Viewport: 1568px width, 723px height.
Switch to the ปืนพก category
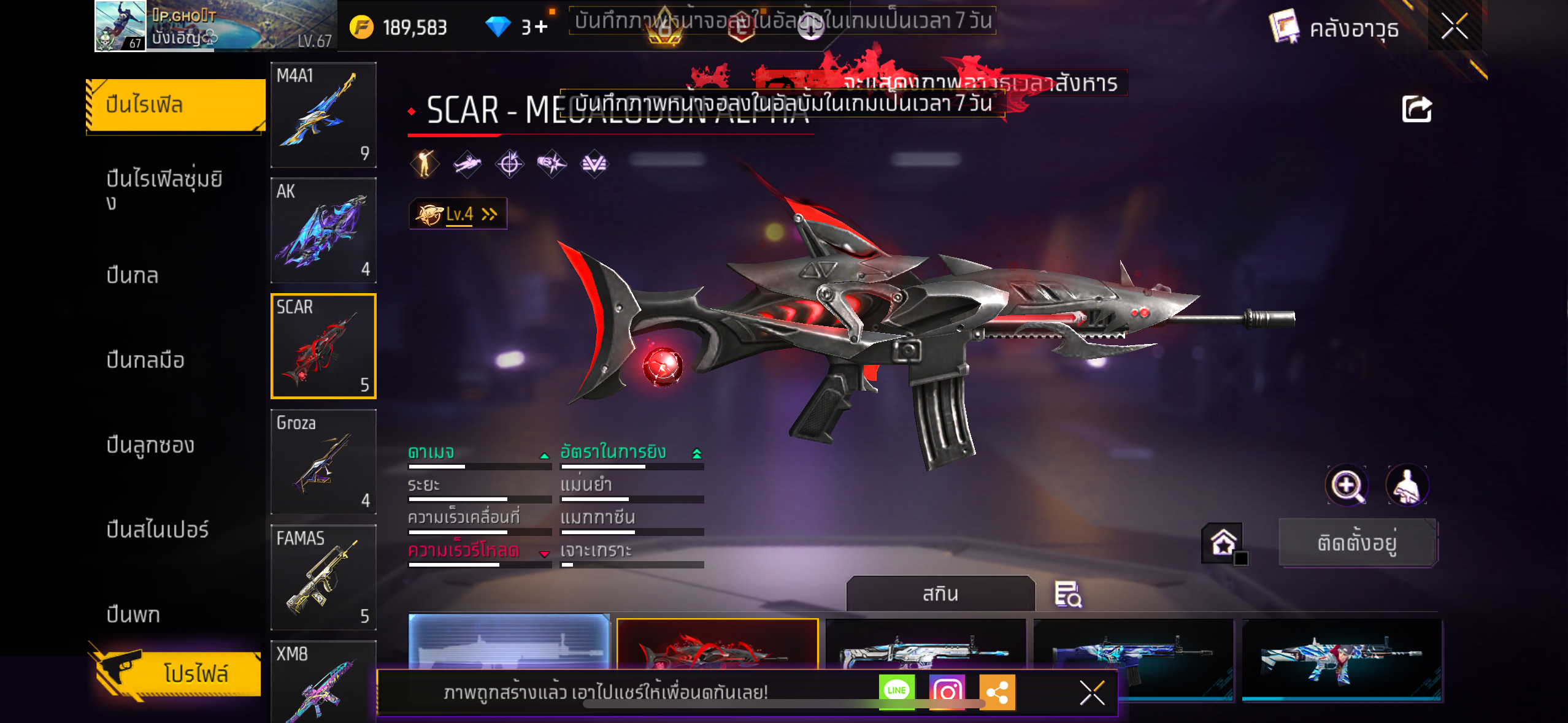133,614
